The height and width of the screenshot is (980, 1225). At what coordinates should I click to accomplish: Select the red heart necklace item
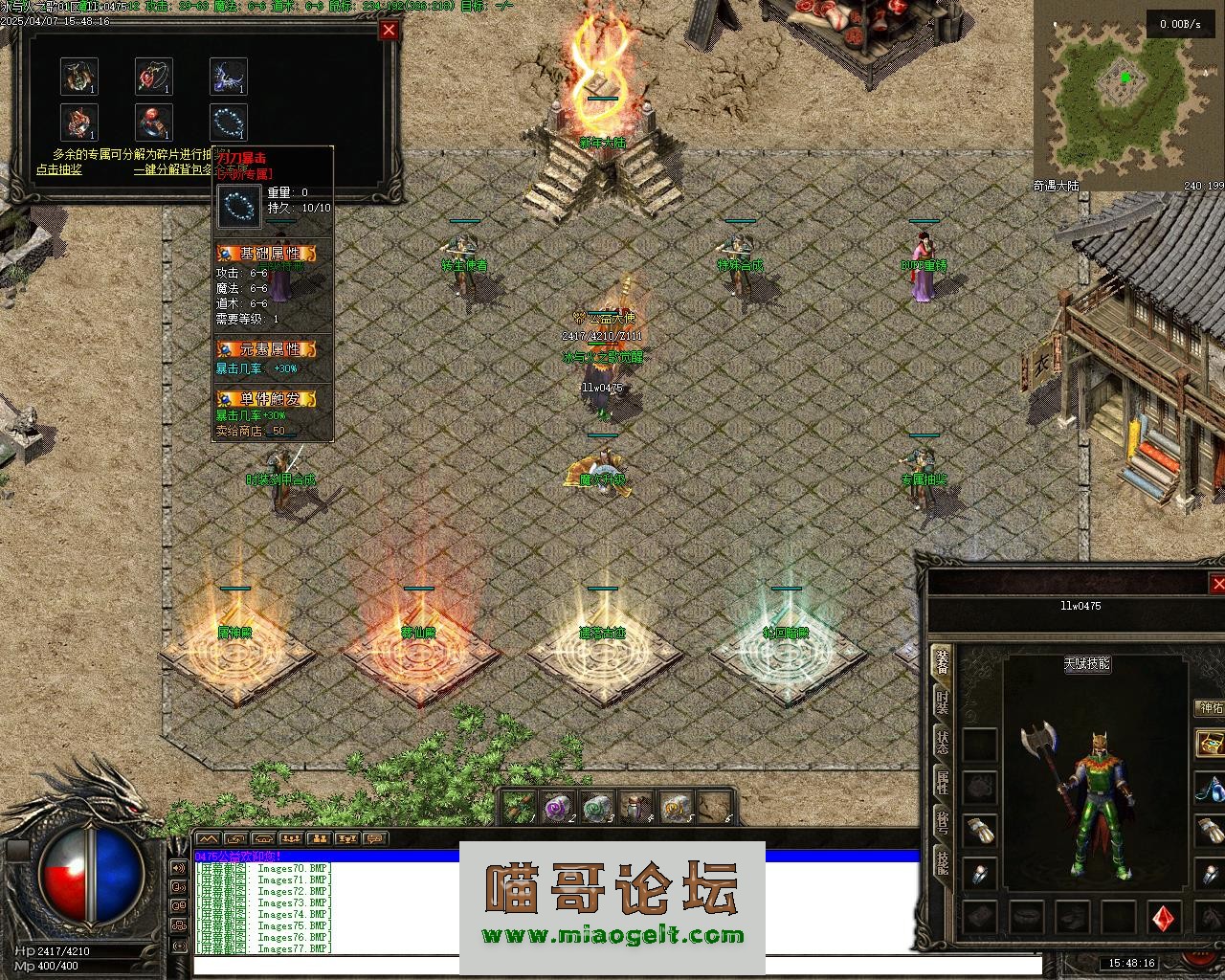click(x=153, y=76)
